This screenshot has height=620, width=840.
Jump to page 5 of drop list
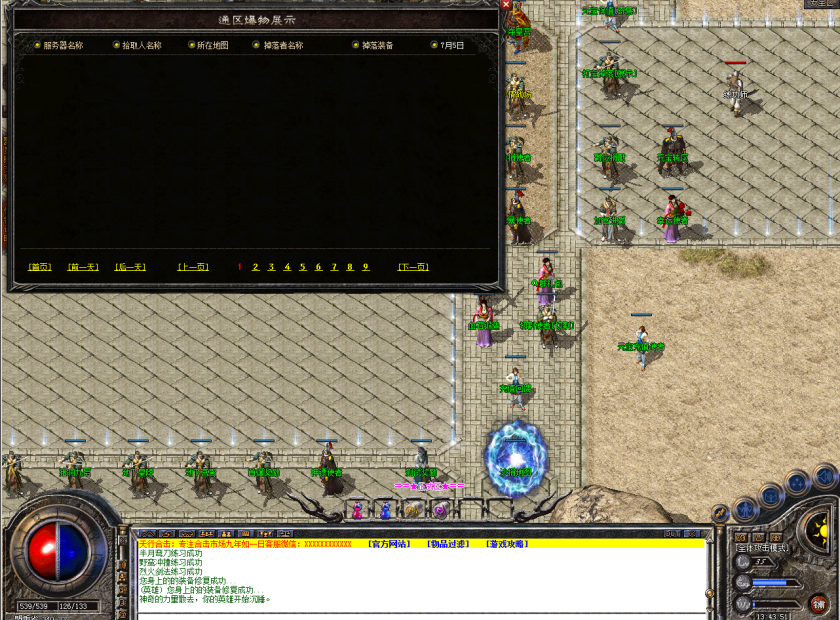[x=303, y=267]
